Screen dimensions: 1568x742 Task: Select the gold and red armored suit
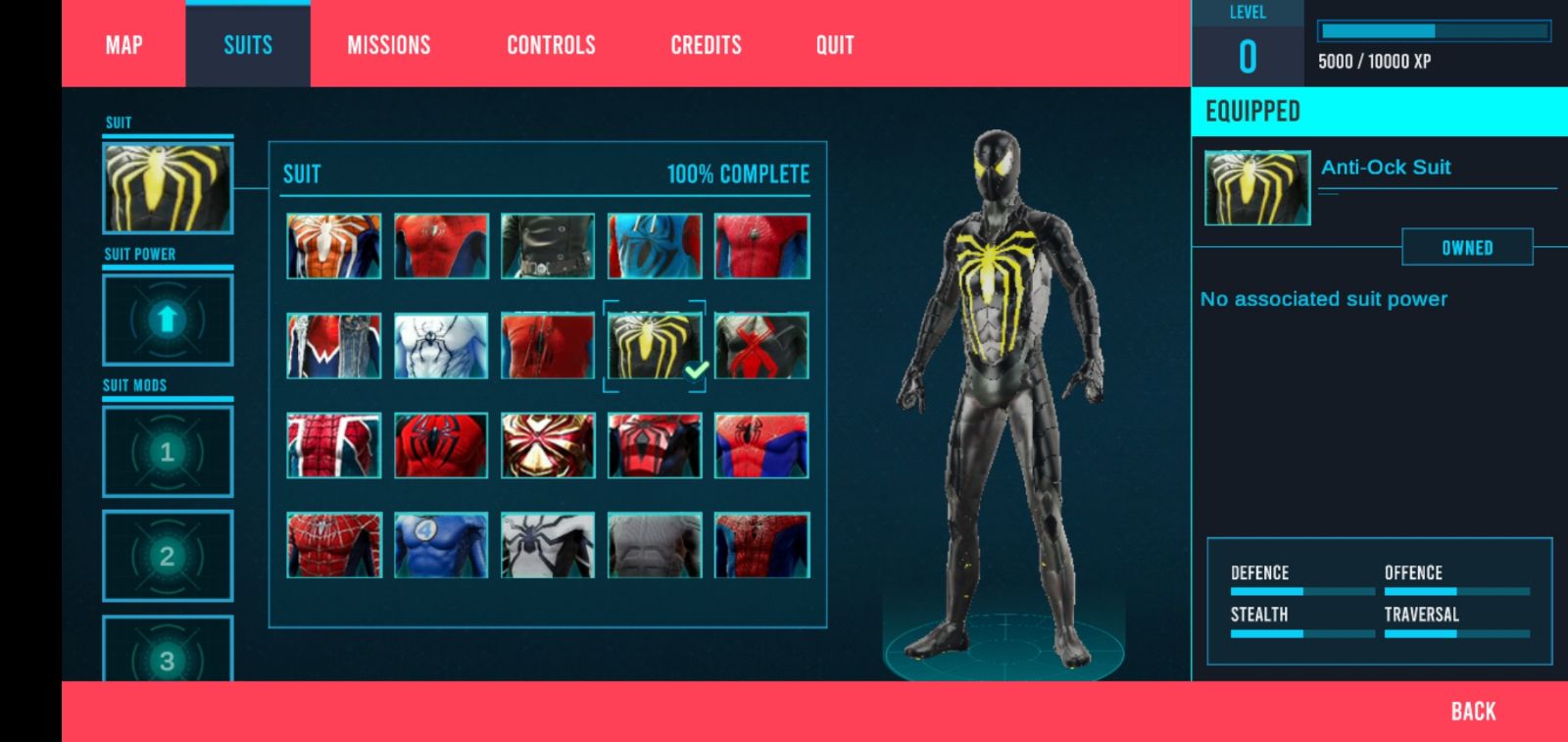pos(548,445)
